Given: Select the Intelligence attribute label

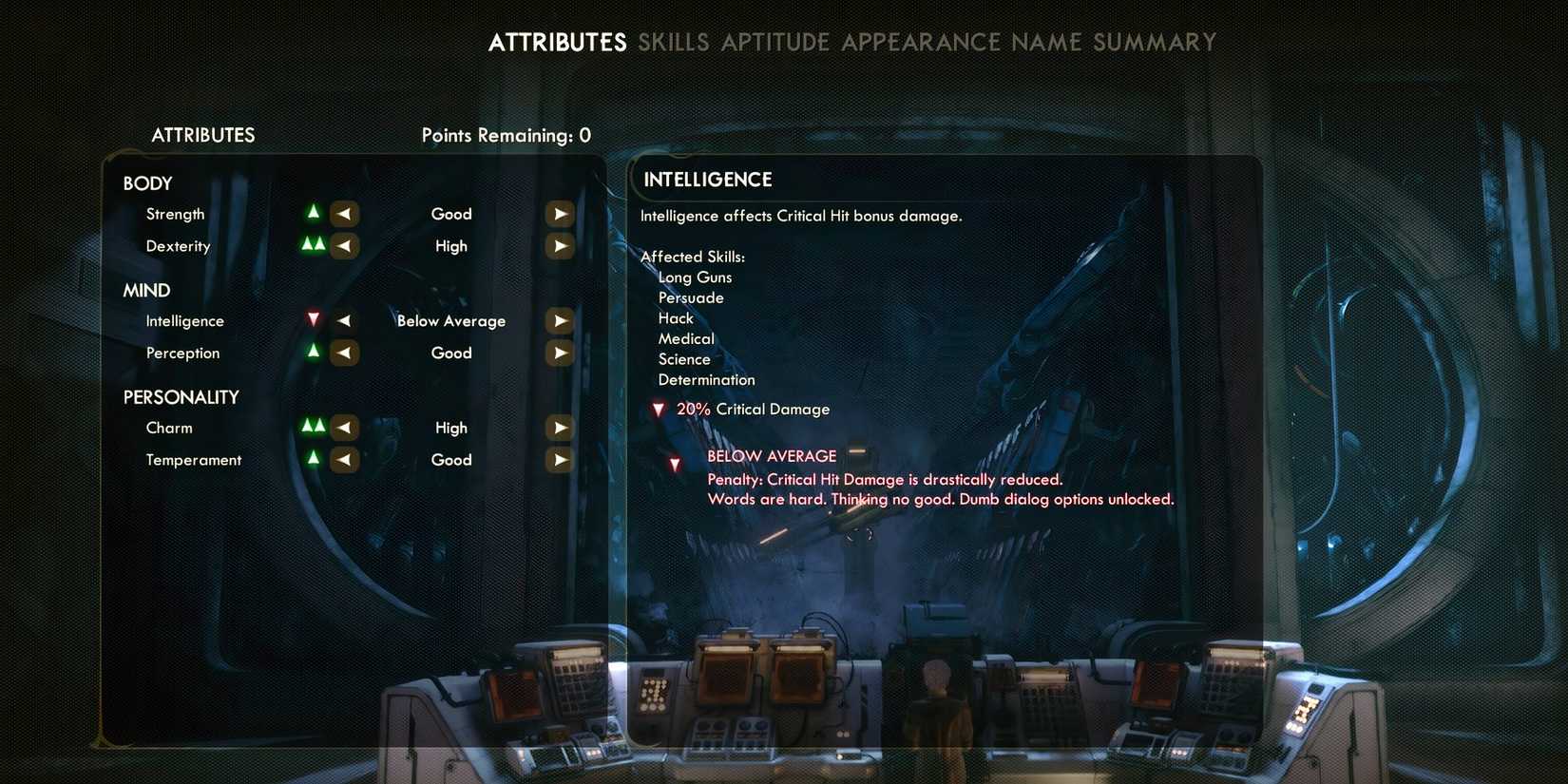Looking at the screenshot, I should 184,320.
